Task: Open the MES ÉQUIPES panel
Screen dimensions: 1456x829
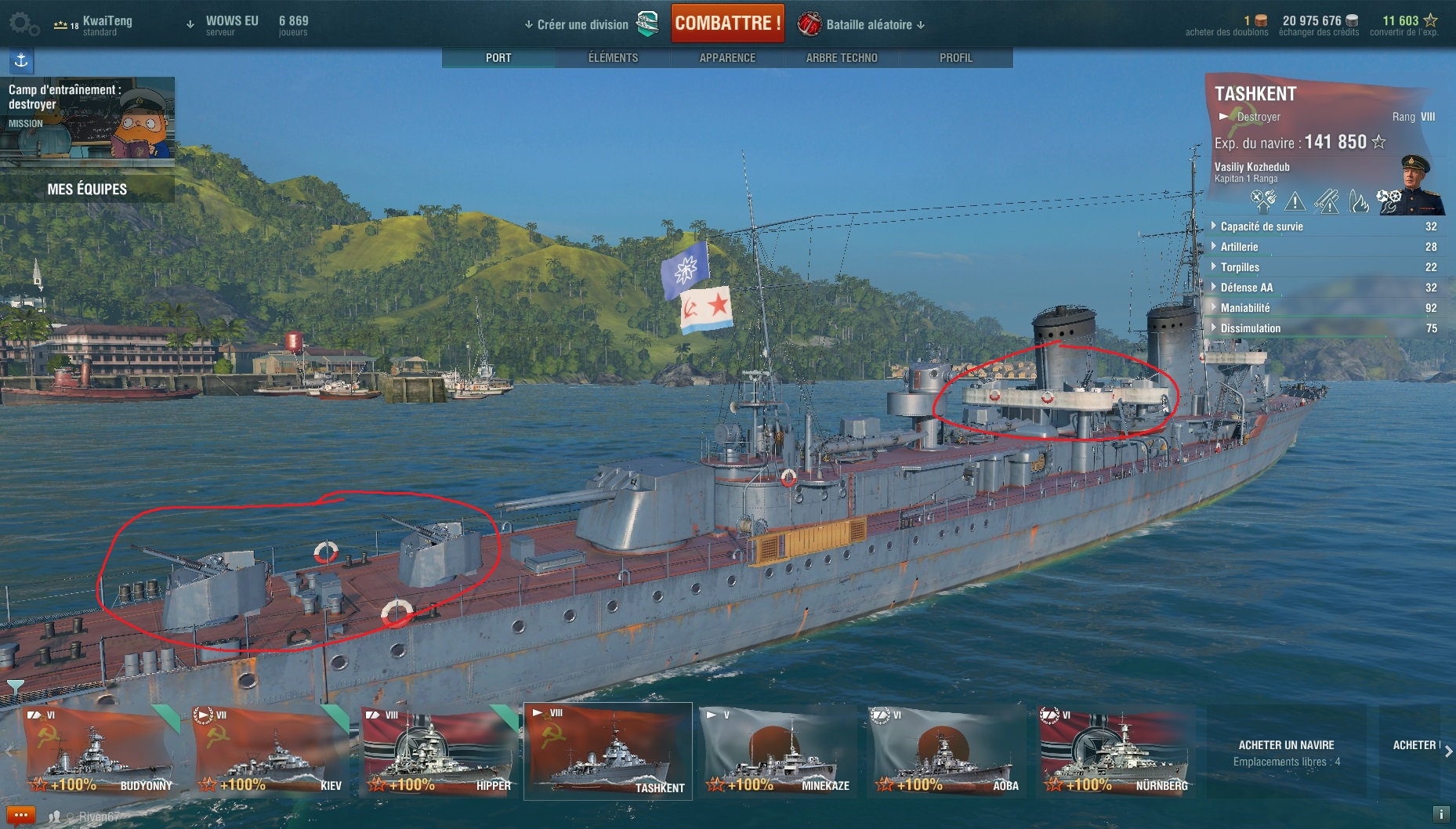Action: [87, 189]
